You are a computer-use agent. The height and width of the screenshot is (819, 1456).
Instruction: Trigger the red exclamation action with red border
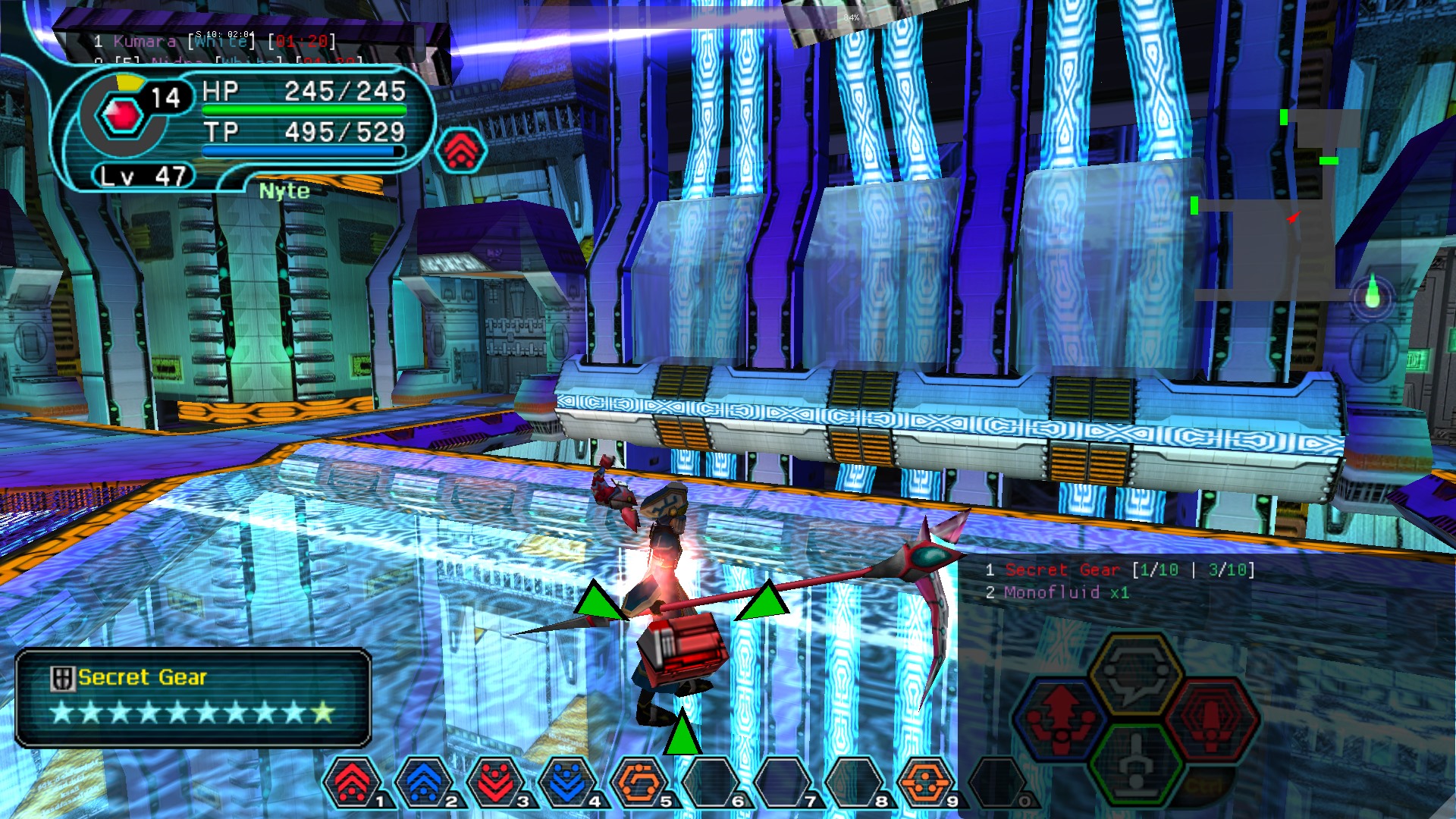[1211, 718]
